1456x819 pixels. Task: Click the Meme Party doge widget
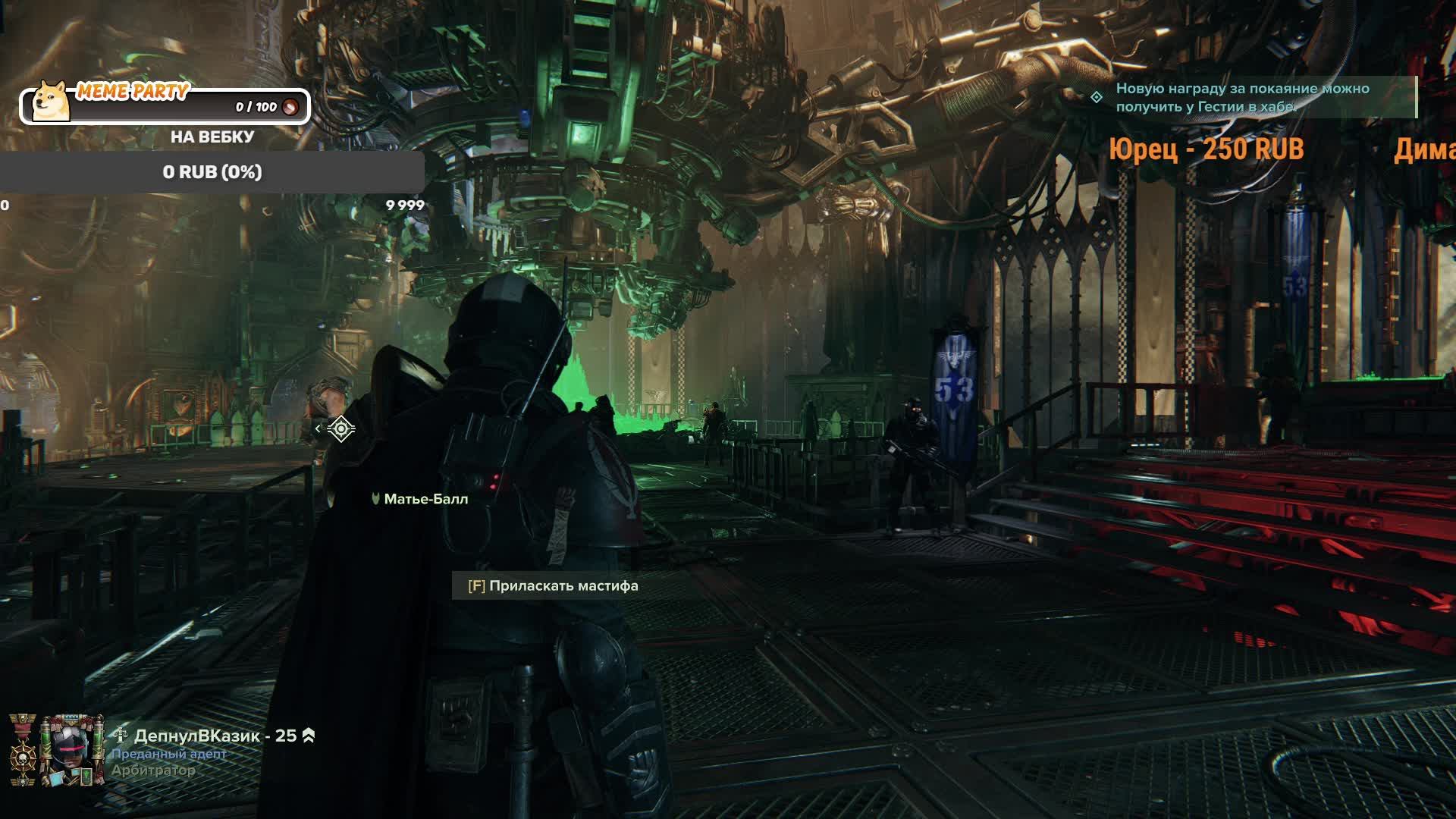(x=164, y=105)
